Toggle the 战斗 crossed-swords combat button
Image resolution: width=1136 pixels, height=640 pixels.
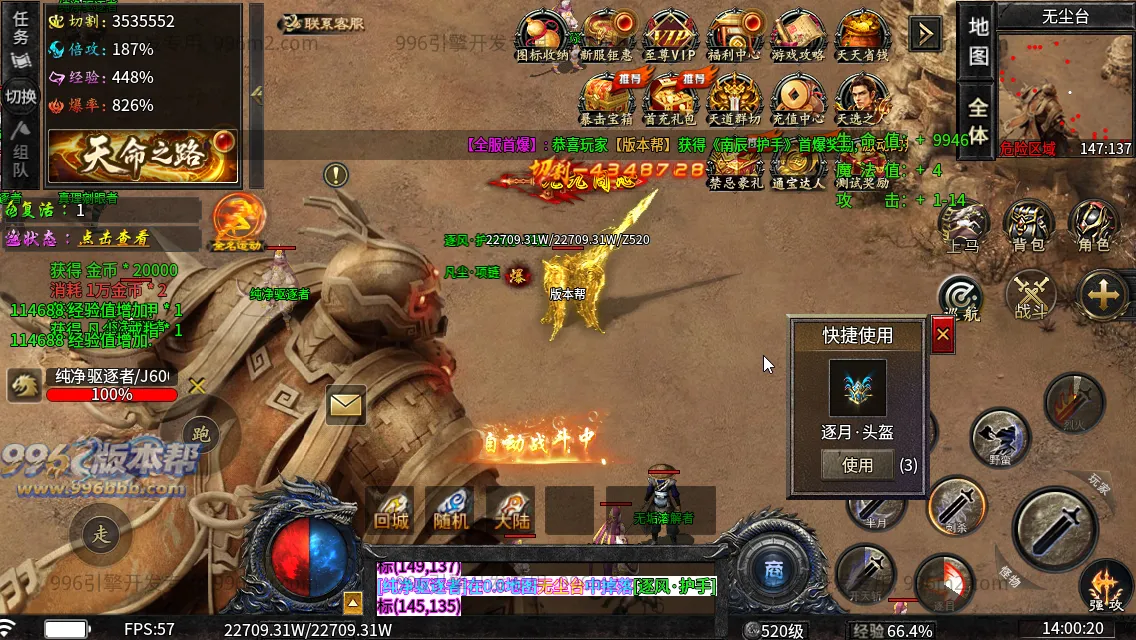coord(1031,296)
